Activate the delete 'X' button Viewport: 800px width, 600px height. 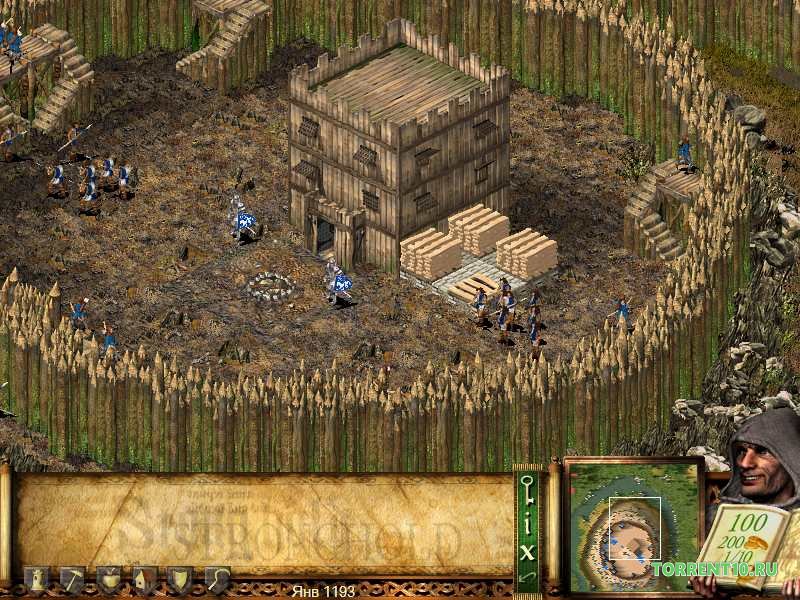(527, 551)
